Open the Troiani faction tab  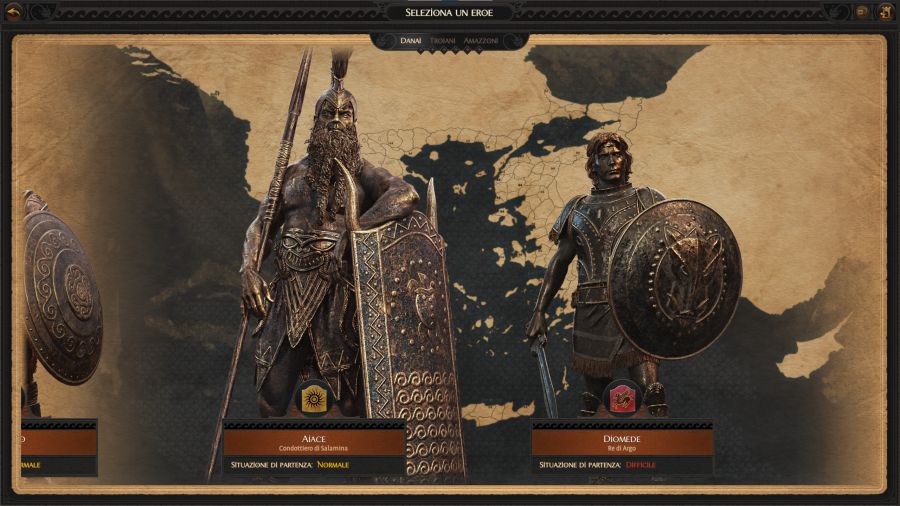443,41
